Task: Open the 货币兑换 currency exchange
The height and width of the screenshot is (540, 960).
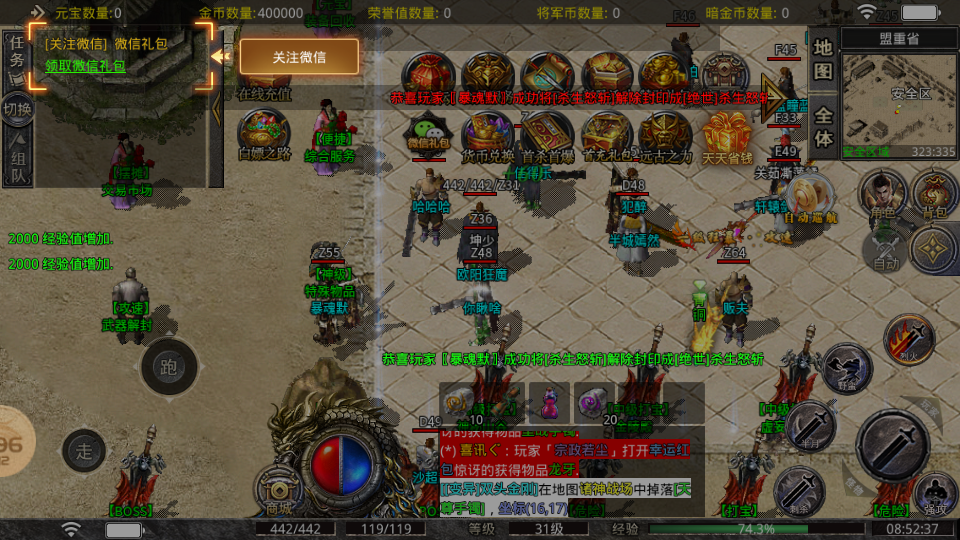Action: [488, 134]
